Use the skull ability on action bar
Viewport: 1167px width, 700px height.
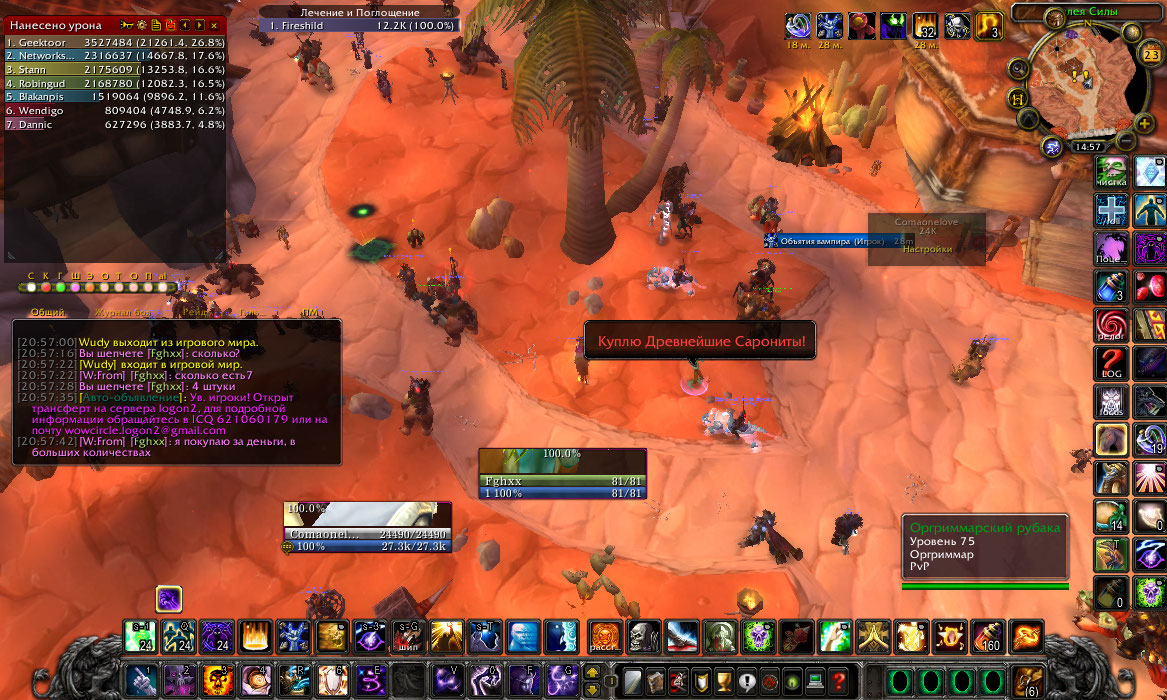pos(643,636)
